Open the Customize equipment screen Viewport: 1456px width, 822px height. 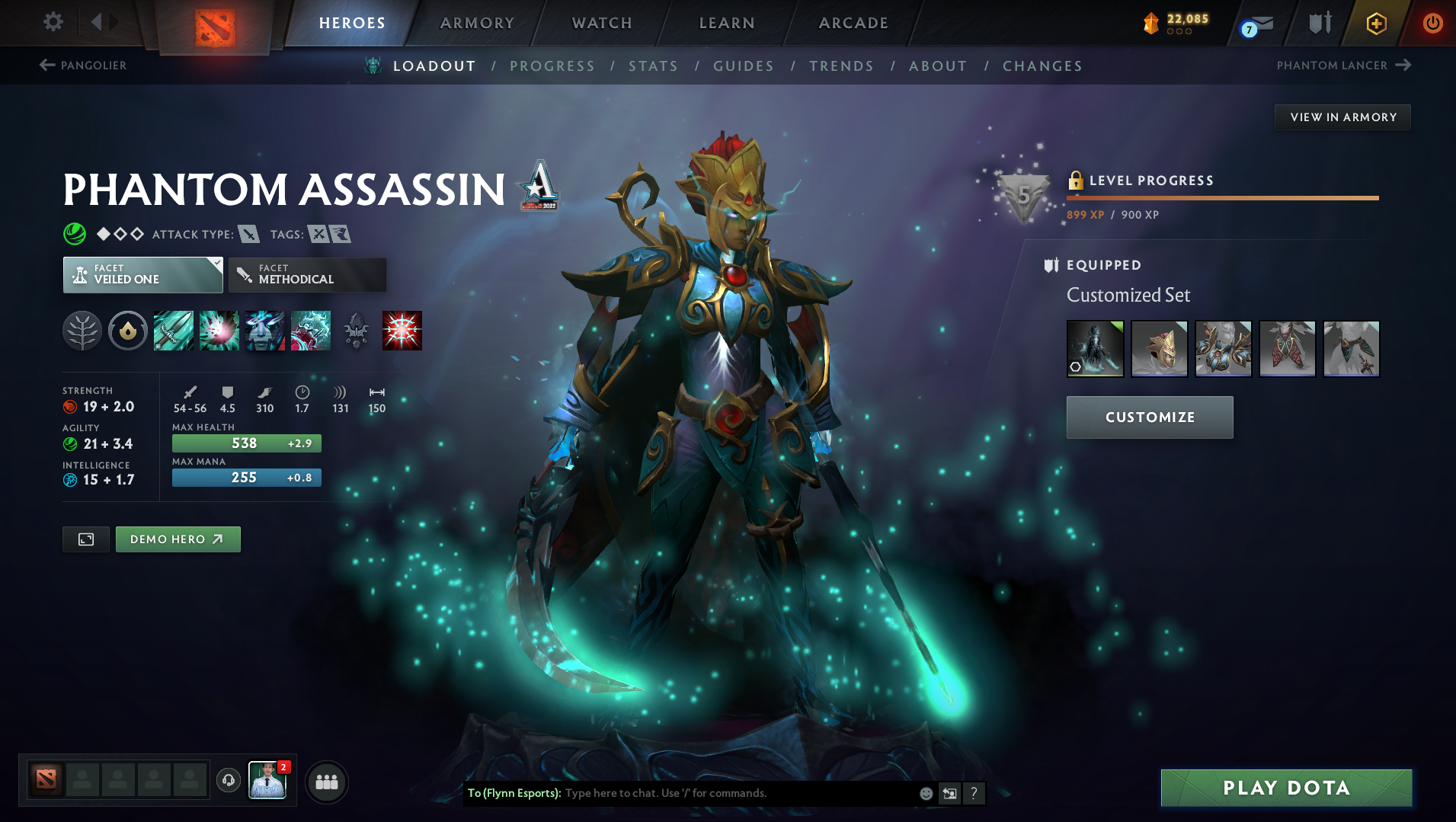click(x=1150, y=417)
